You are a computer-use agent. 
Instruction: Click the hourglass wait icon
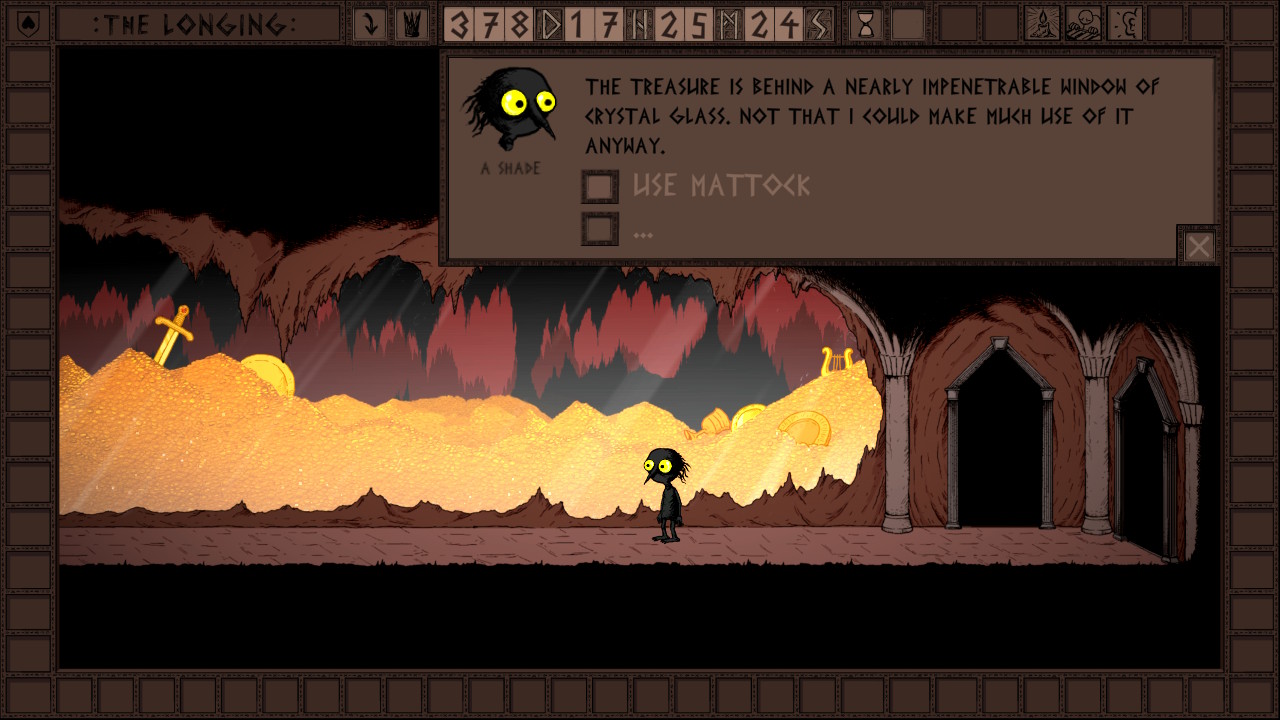tap(866, 24)
